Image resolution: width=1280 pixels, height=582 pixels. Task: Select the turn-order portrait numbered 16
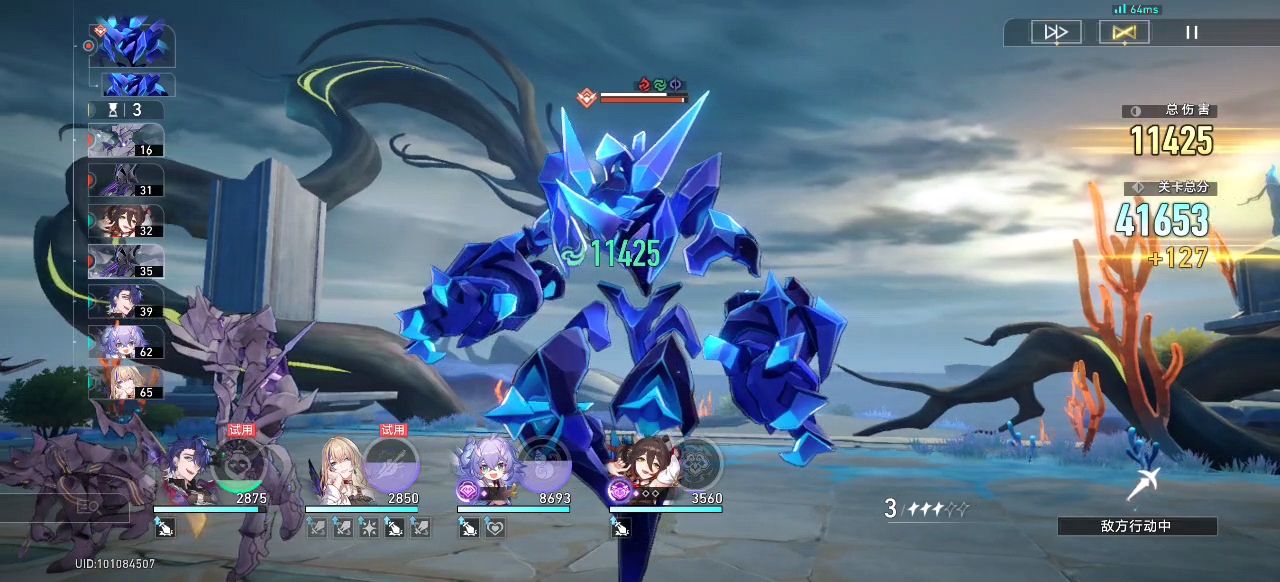click(x=126, y=140)
